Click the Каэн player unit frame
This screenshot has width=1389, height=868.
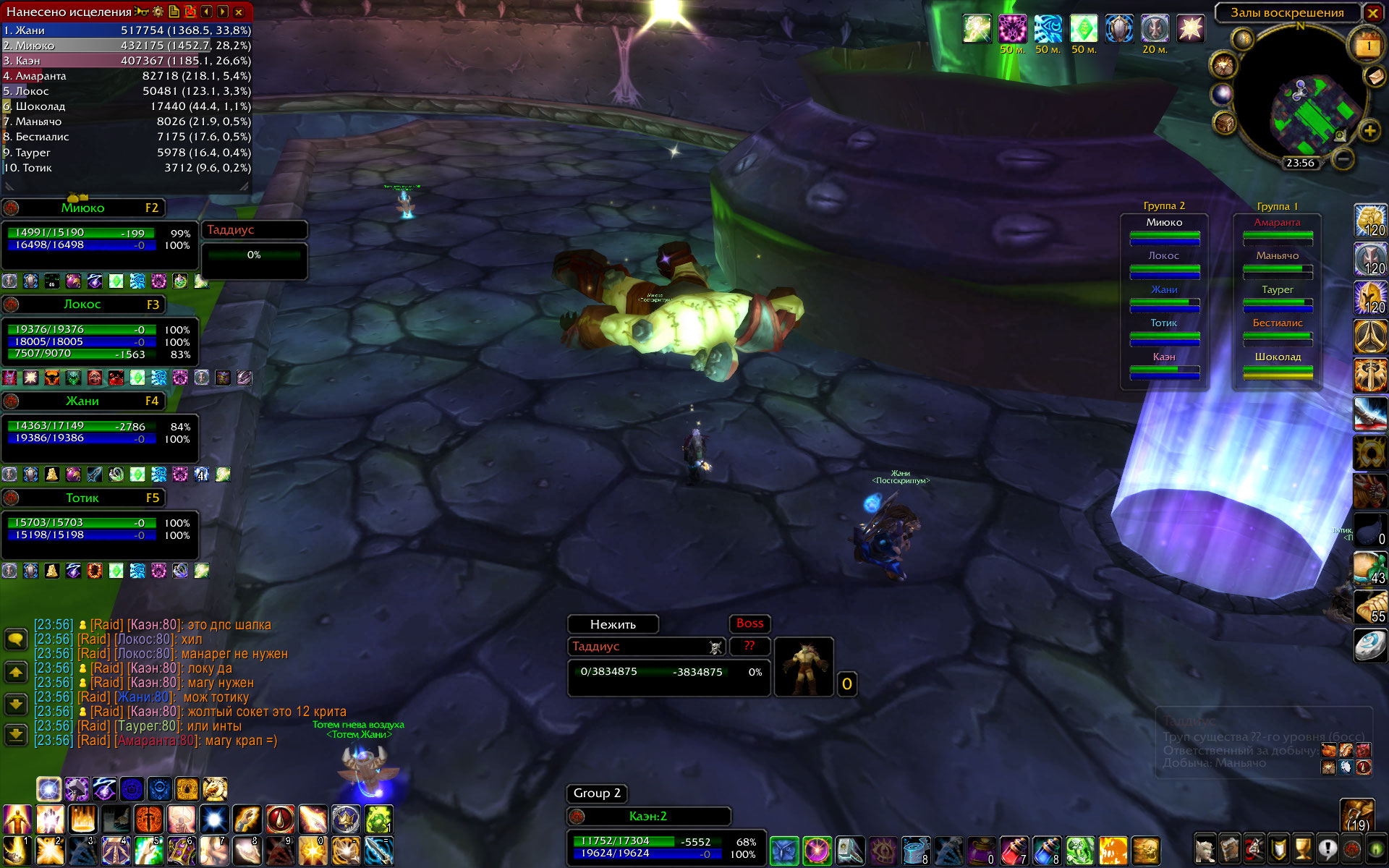pos(648,817)
